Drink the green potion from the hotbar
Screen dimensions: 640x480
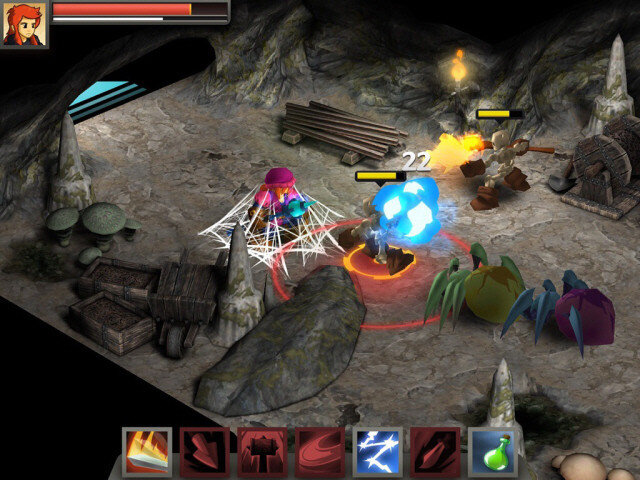493,452
